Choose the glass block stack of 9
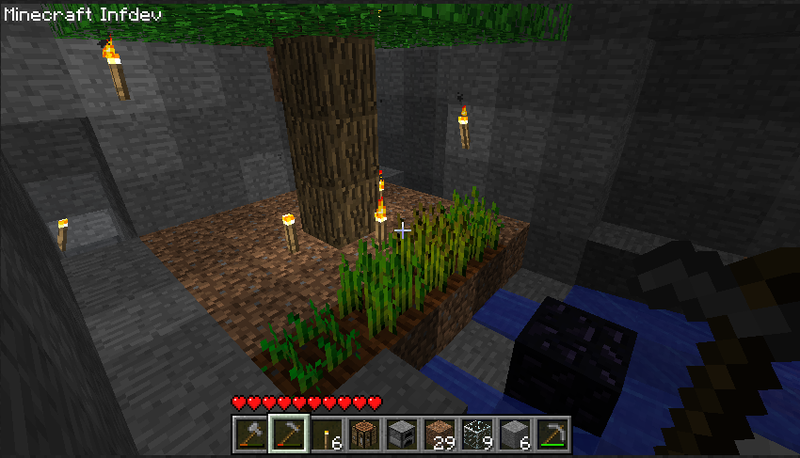Viewport: 800px width, 458px height. click(x=477, y=434)
